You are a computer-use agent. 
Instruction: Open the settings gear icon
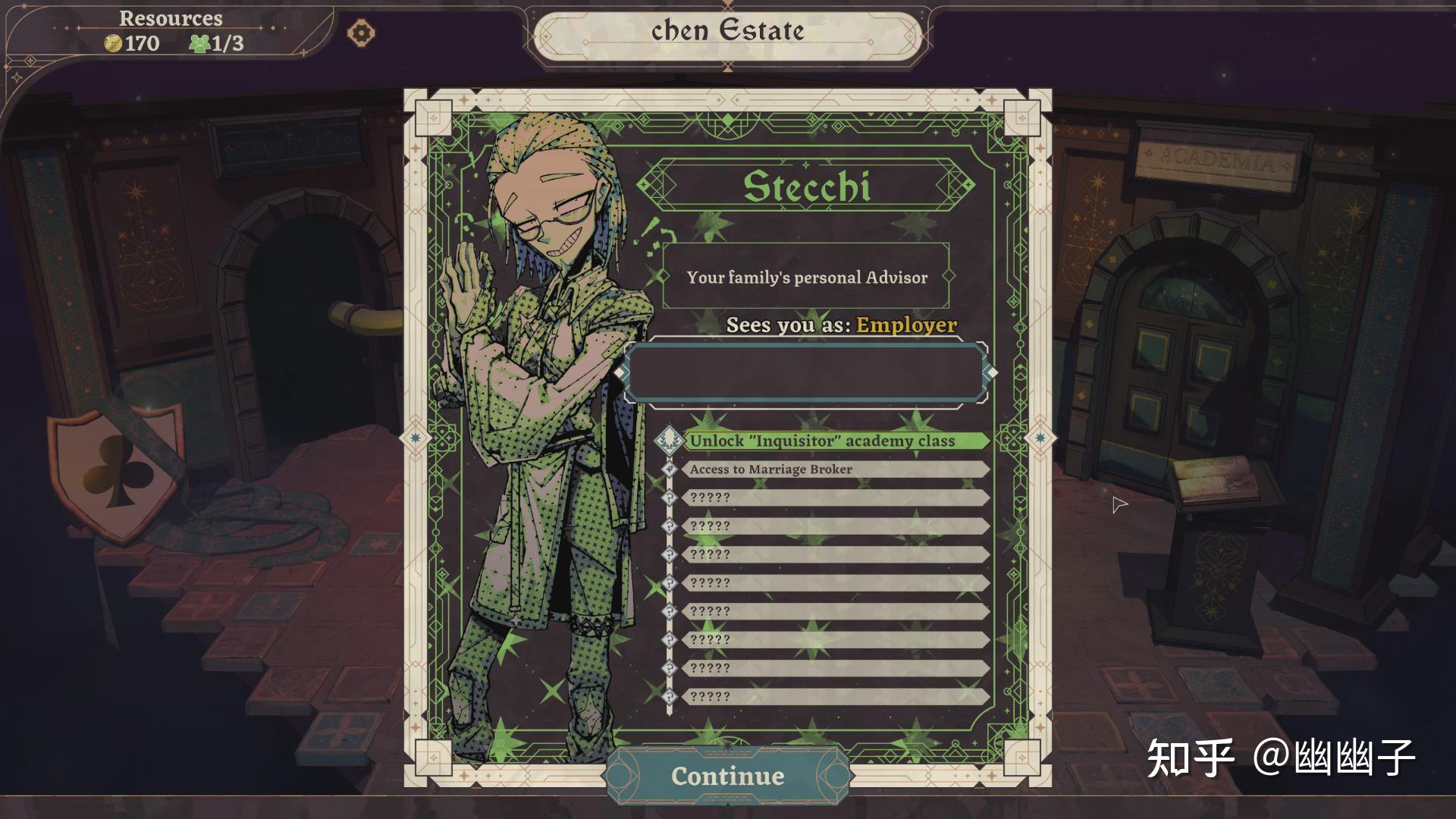pos(361,33)
